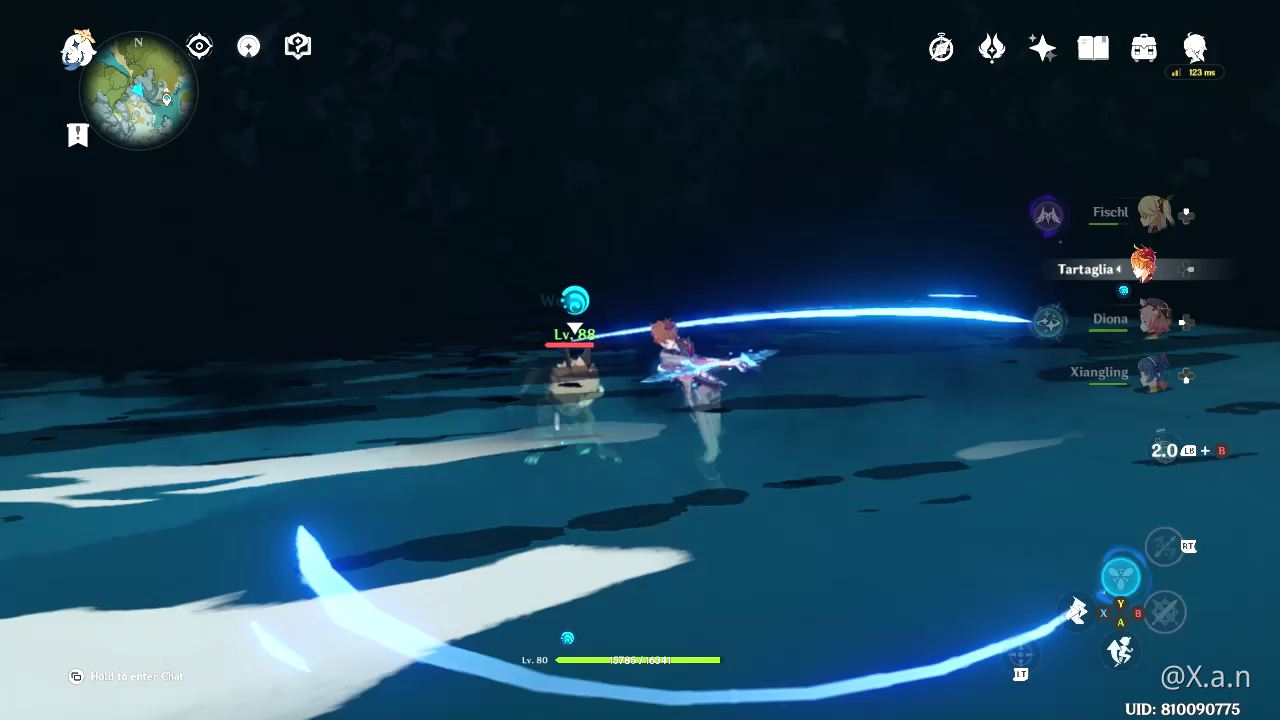Open the co-op mode icon near minimap
The width and height of the screenshot is (1280, 720).
pos(247,46)
